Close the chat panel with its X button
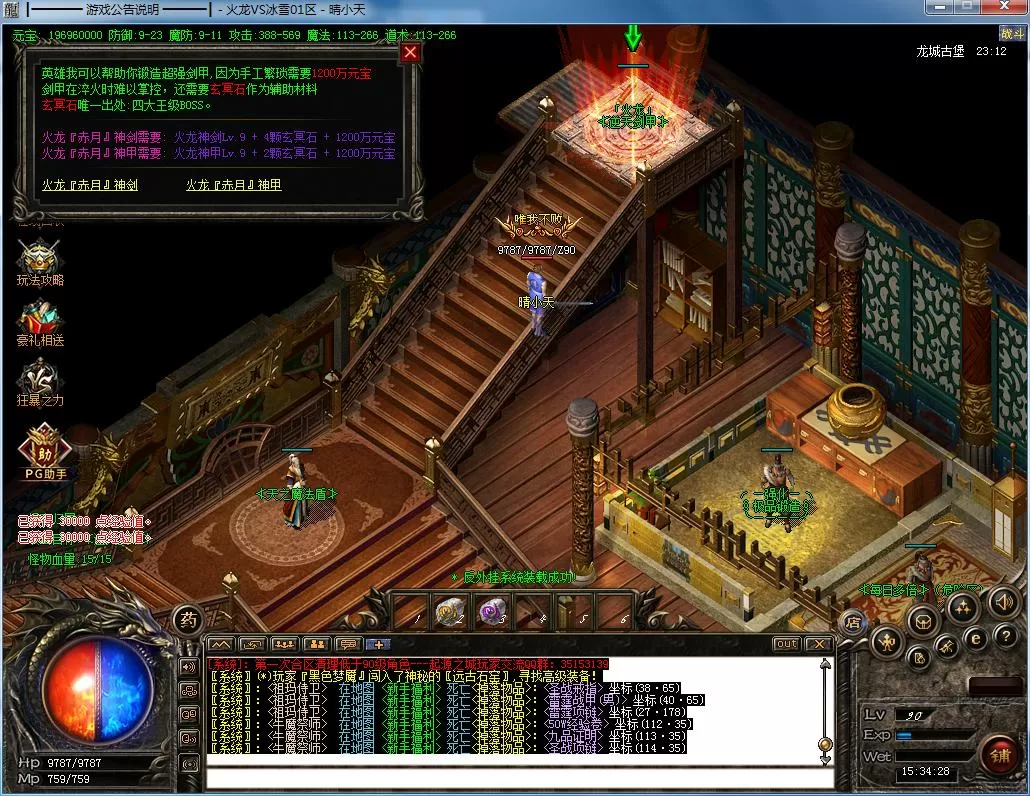Viewport: 1030px width, 796px height. 819,644
